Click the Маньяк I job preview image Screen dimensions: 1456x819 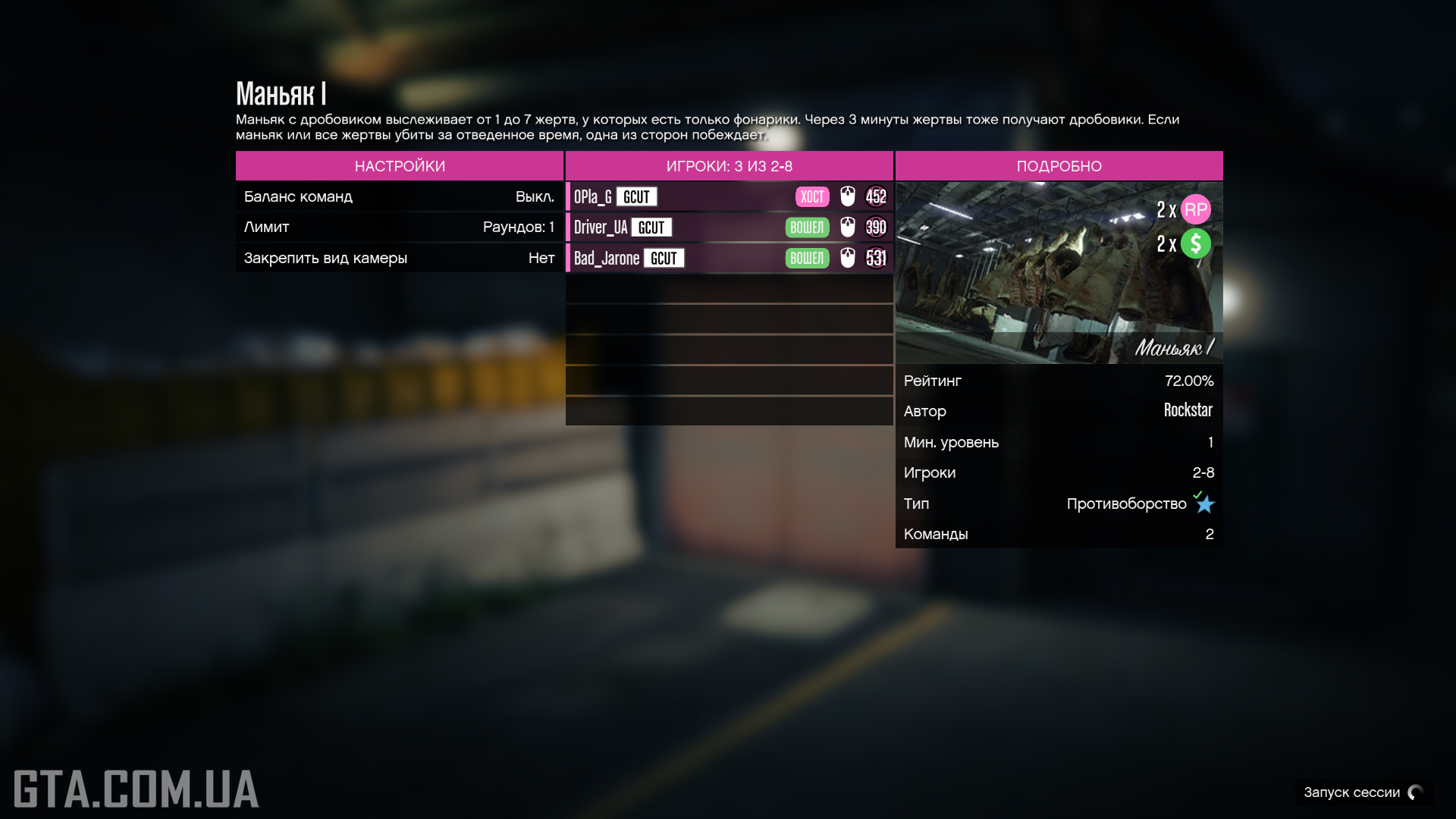(1059, 273)
